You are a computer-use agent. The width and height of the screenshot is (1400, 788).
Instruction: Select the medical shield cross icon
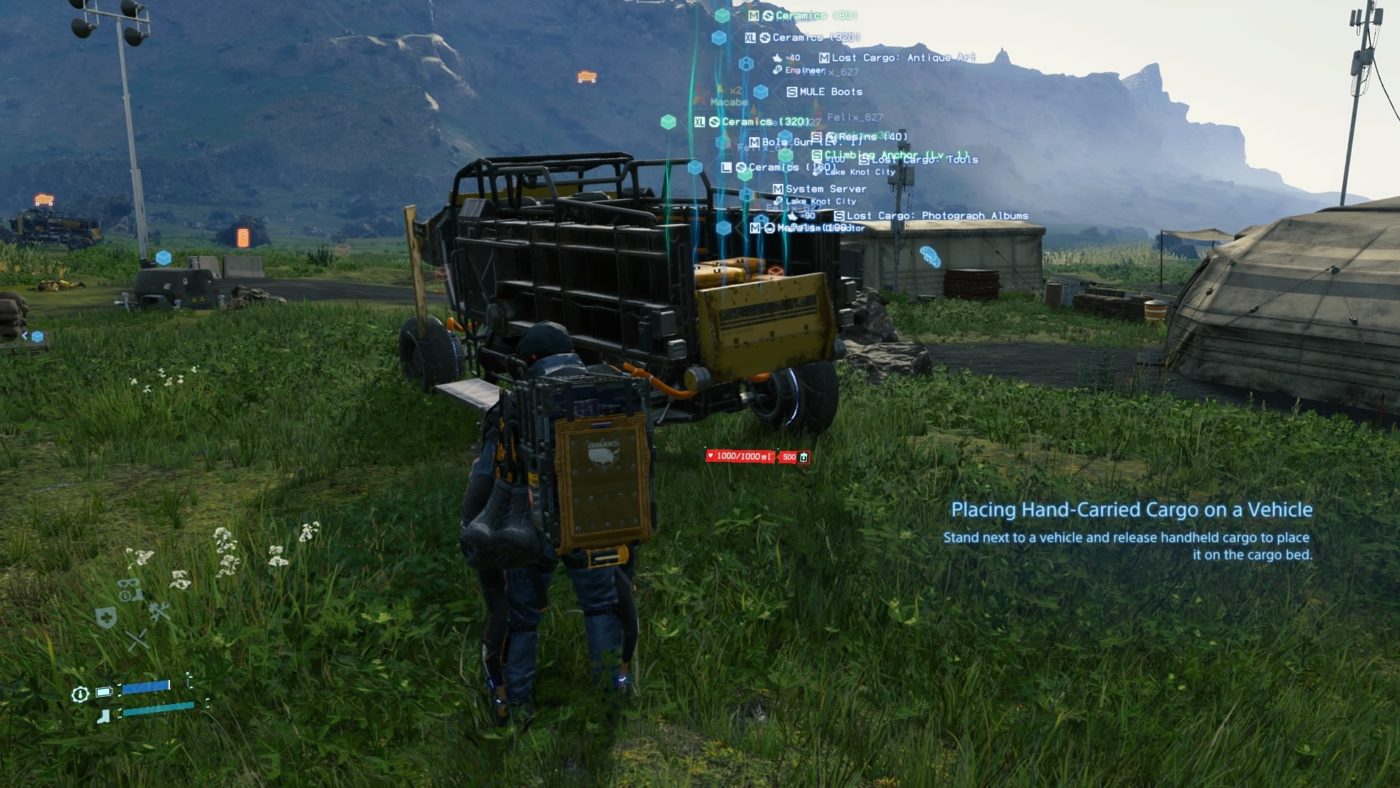(105, 617)
